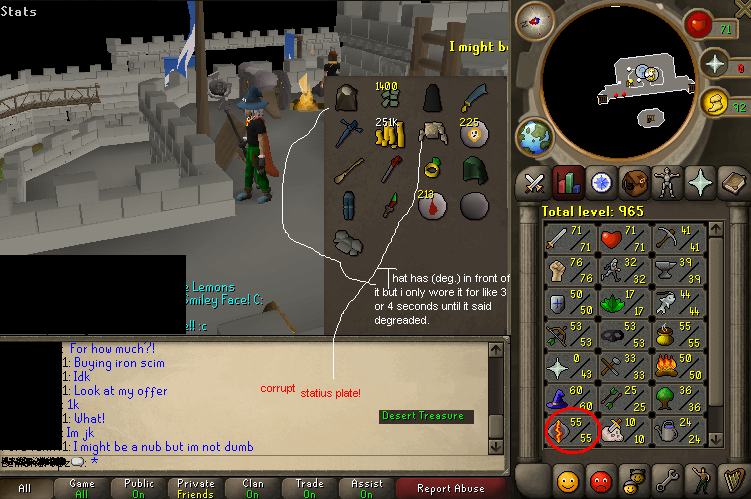Select the All chat filter tab
751x499 pixels.
(27, 489)
